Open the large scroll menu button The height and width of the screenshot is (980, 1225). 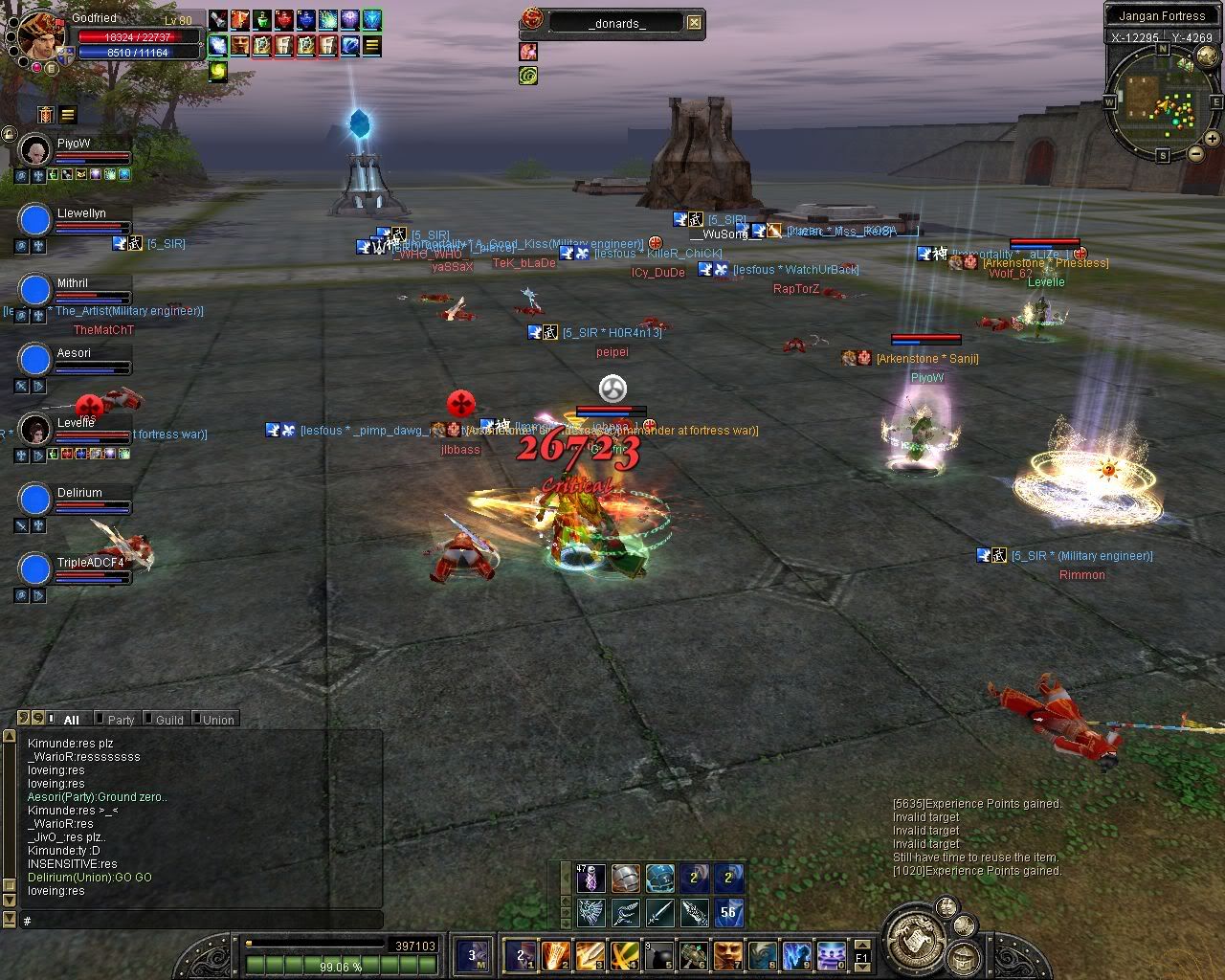(x=914, y=937)
